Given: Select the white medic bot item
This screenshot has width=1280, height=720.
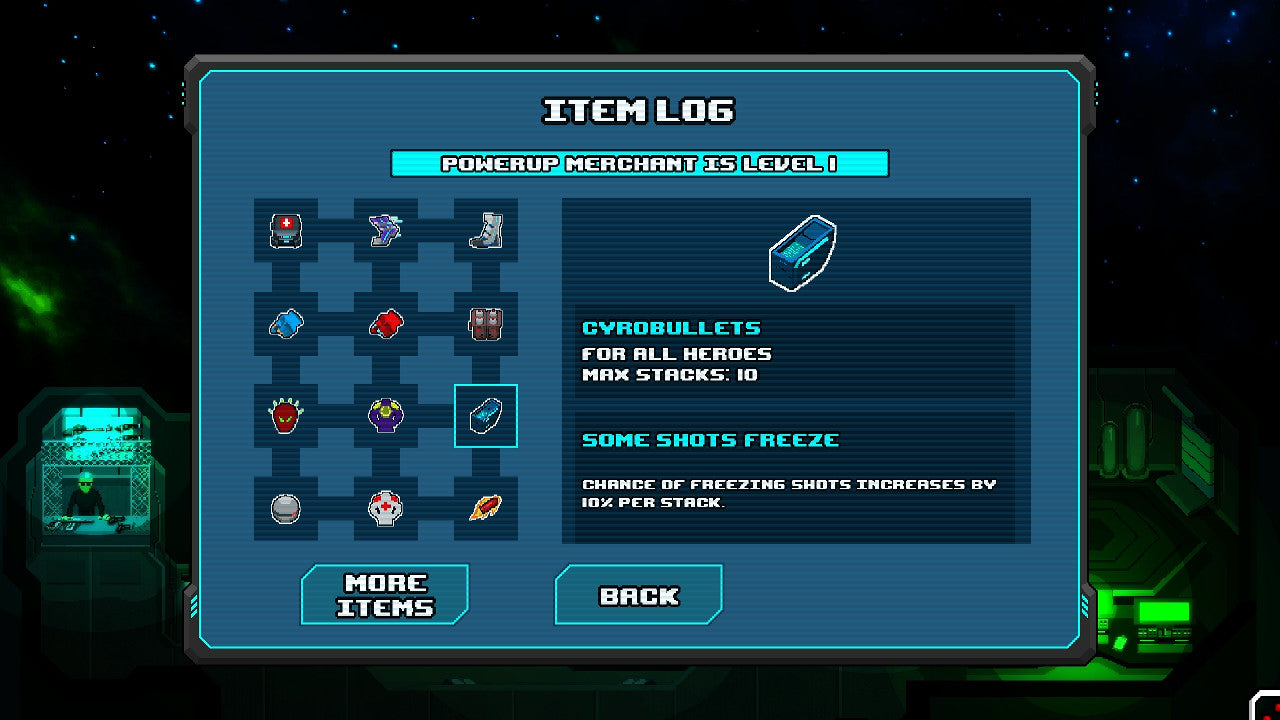Looking at the screenshot, I should coord(386,508).
